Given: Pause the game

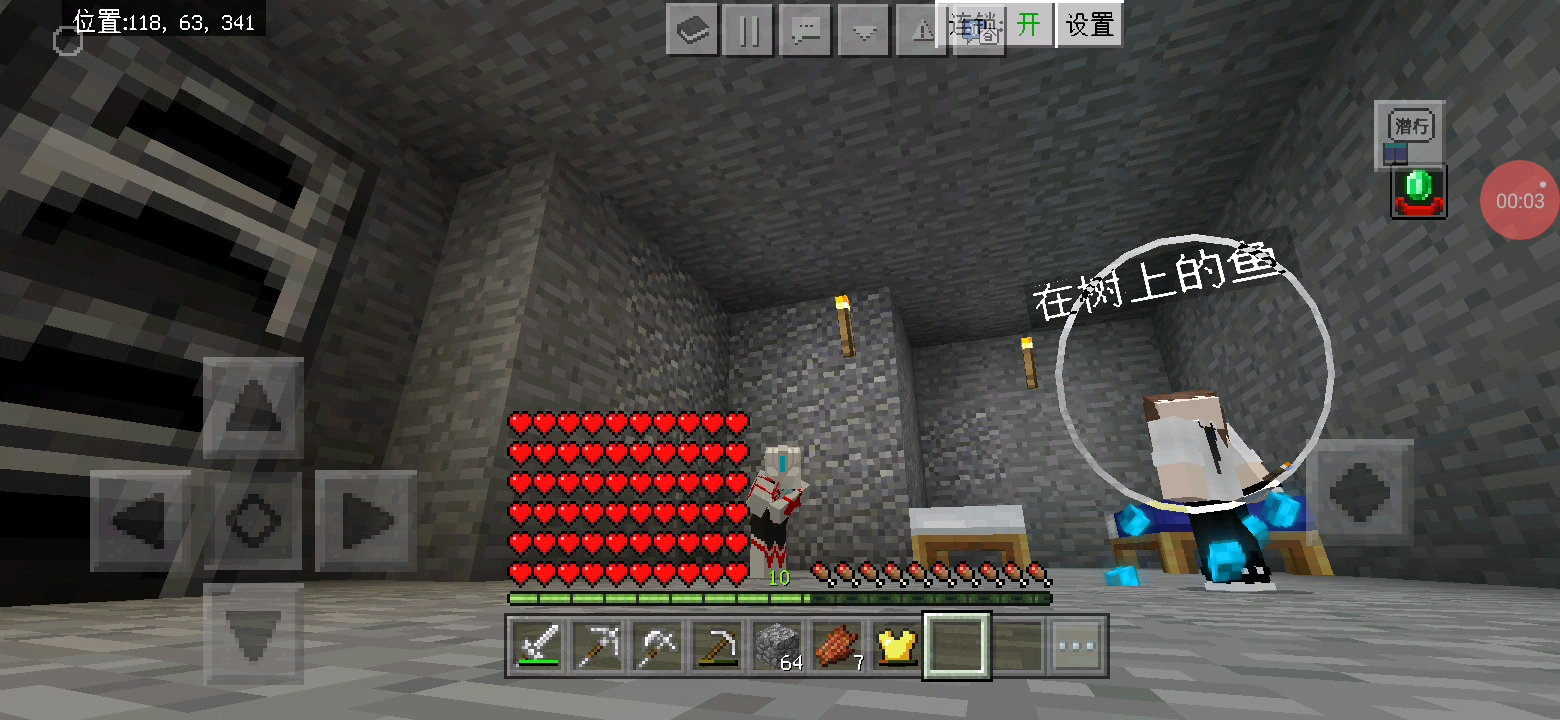Looking at the screenshot, I should coord(748,30).
